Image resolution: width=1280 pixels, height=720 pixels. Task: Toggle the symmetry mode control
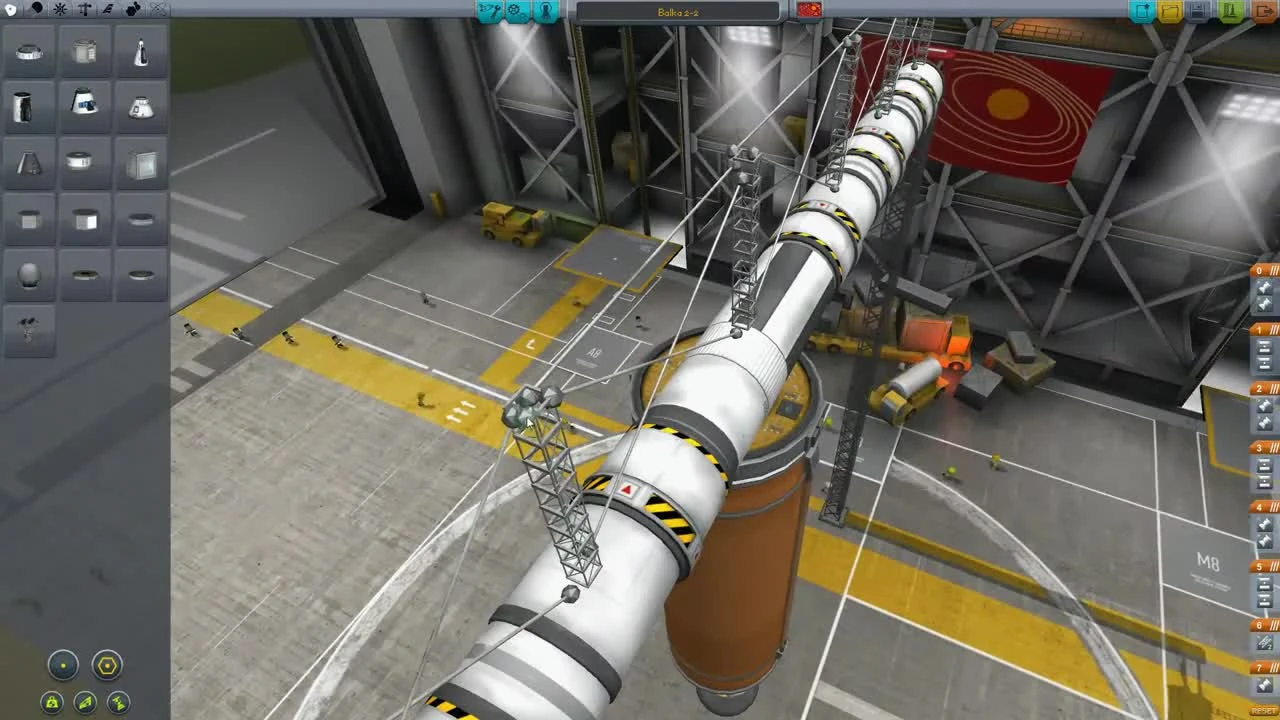pyautogui.click(x=62, y=666)
